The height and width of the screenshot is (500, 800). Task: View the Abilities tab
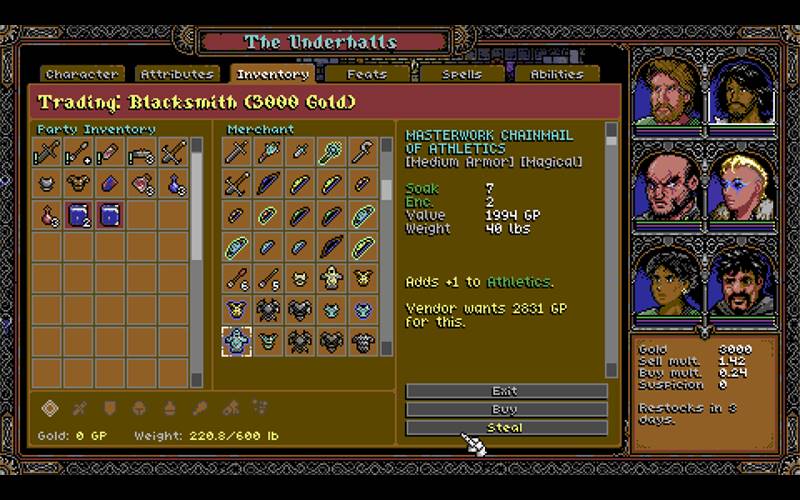tap(557, 74)
